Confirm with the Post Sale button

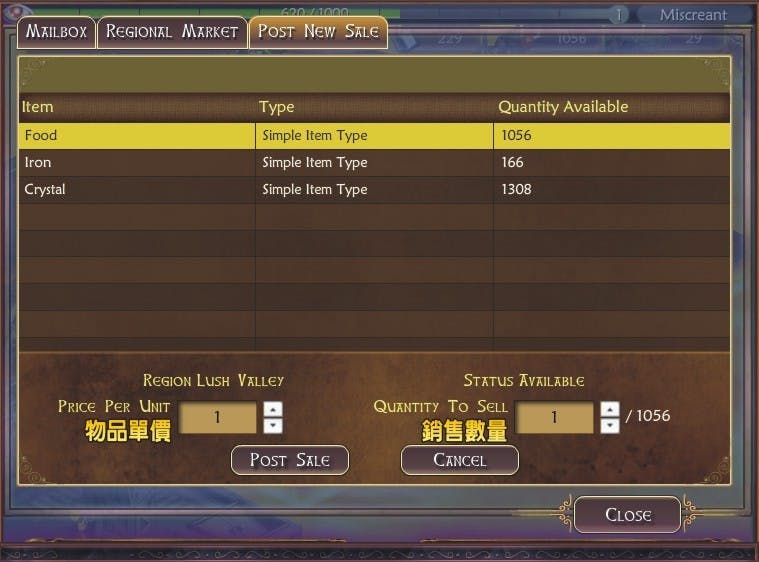coord(290,460)
